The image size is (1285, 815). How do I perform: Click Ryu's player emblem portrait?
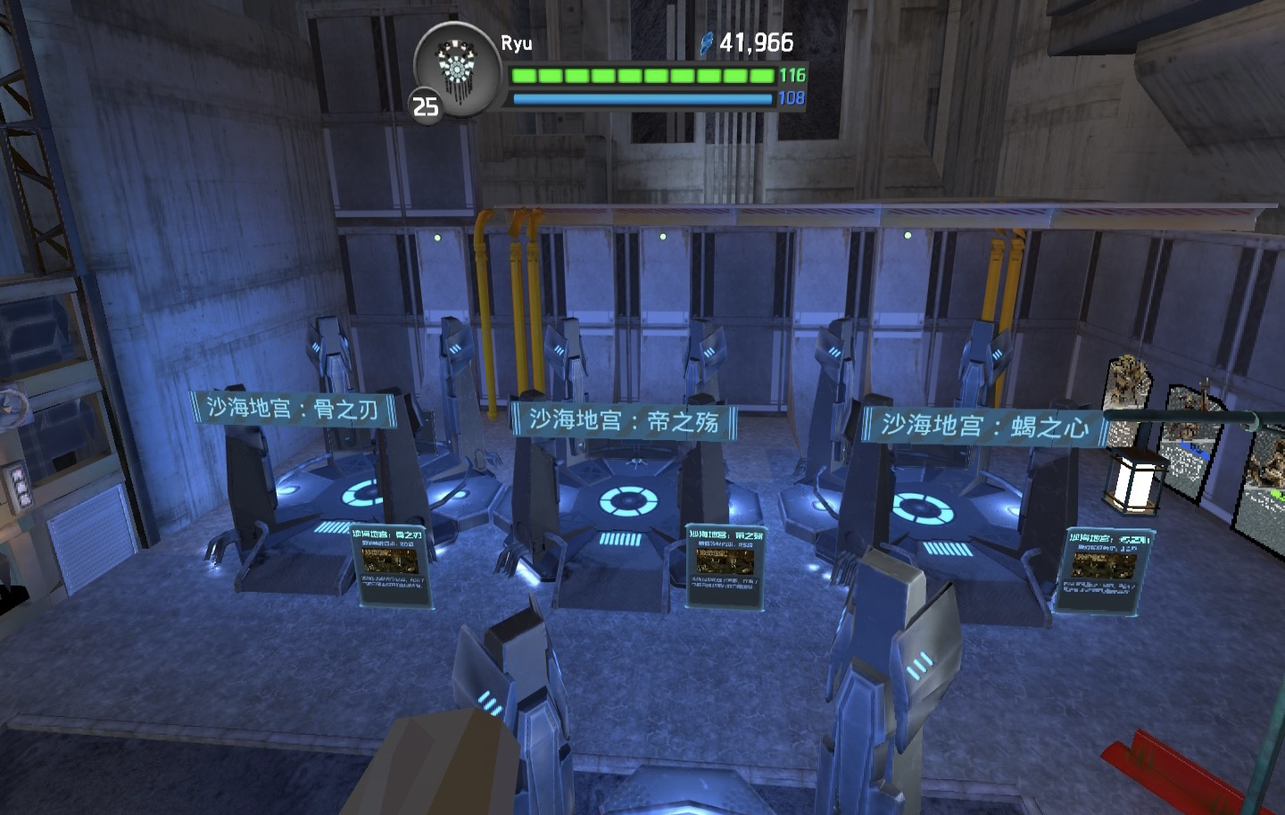tap(457, 67)
